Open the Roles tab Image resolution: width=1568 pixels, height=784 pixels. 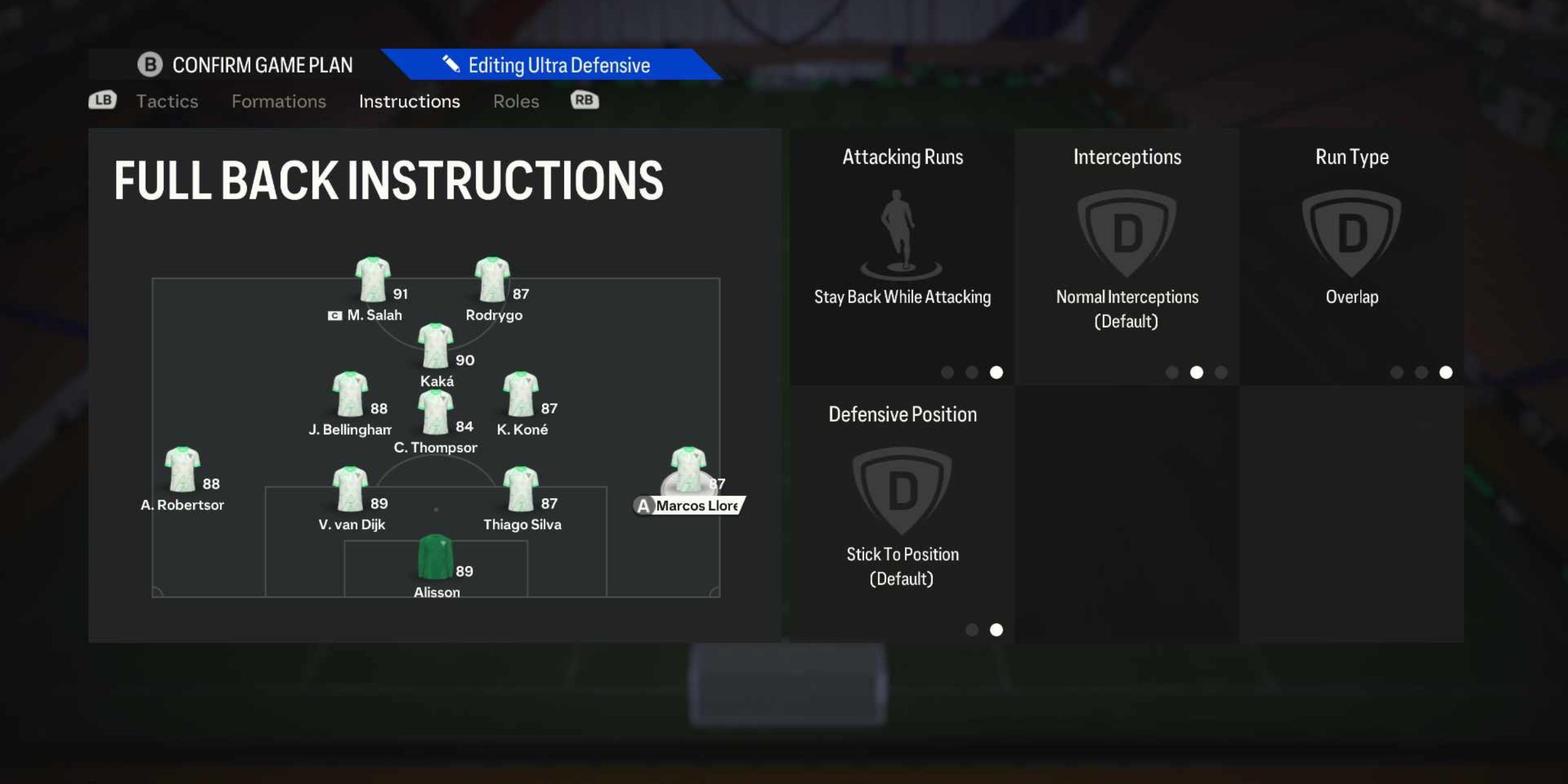click(515, 101)
